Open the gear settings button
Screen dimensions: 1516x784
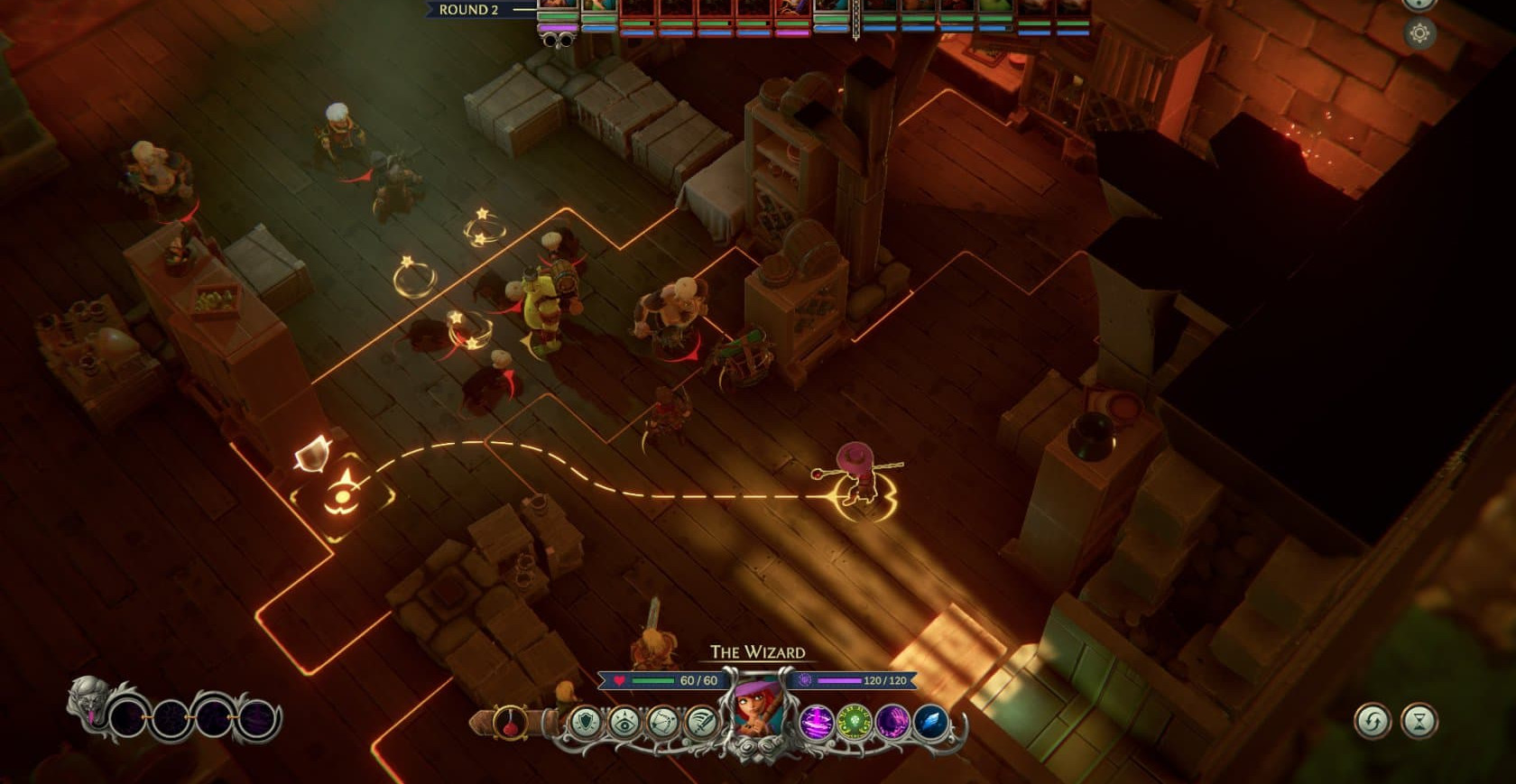click(1419, 33)
